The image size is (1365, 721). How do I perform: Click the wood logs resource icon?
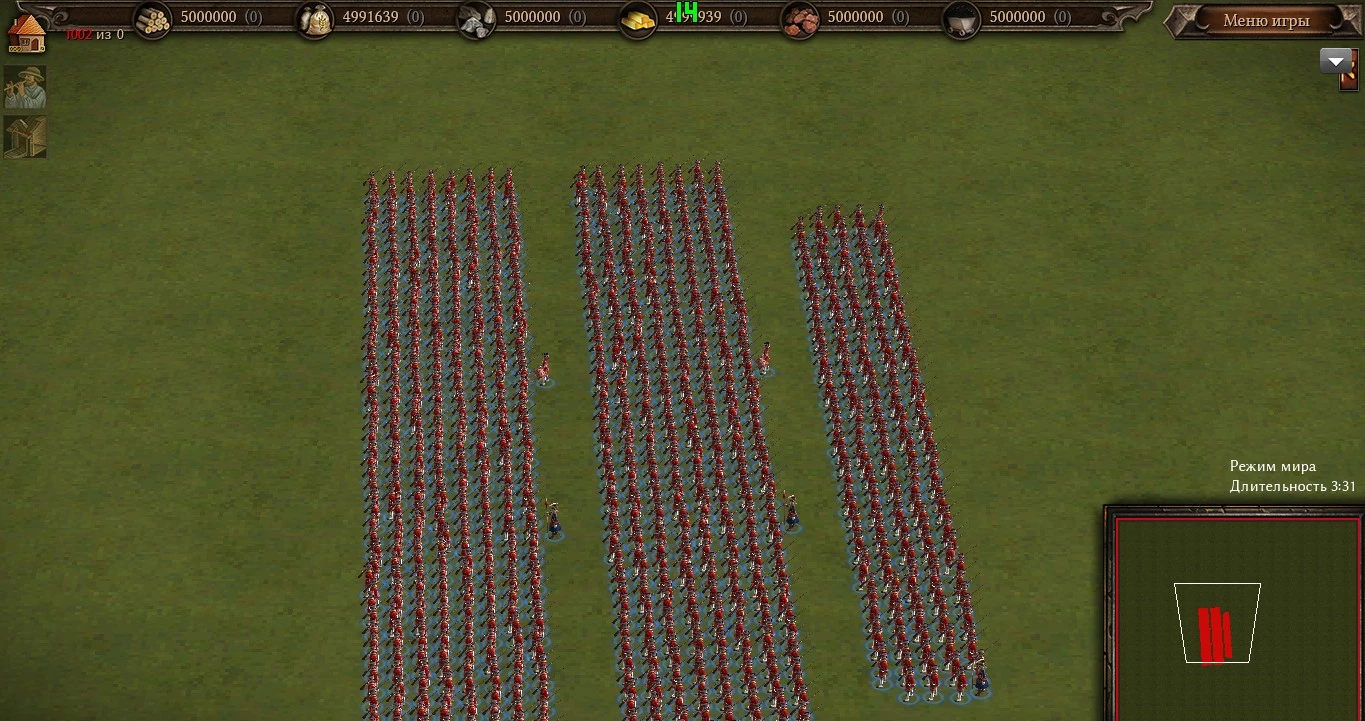pyautogui.click(x=152, y=17)
